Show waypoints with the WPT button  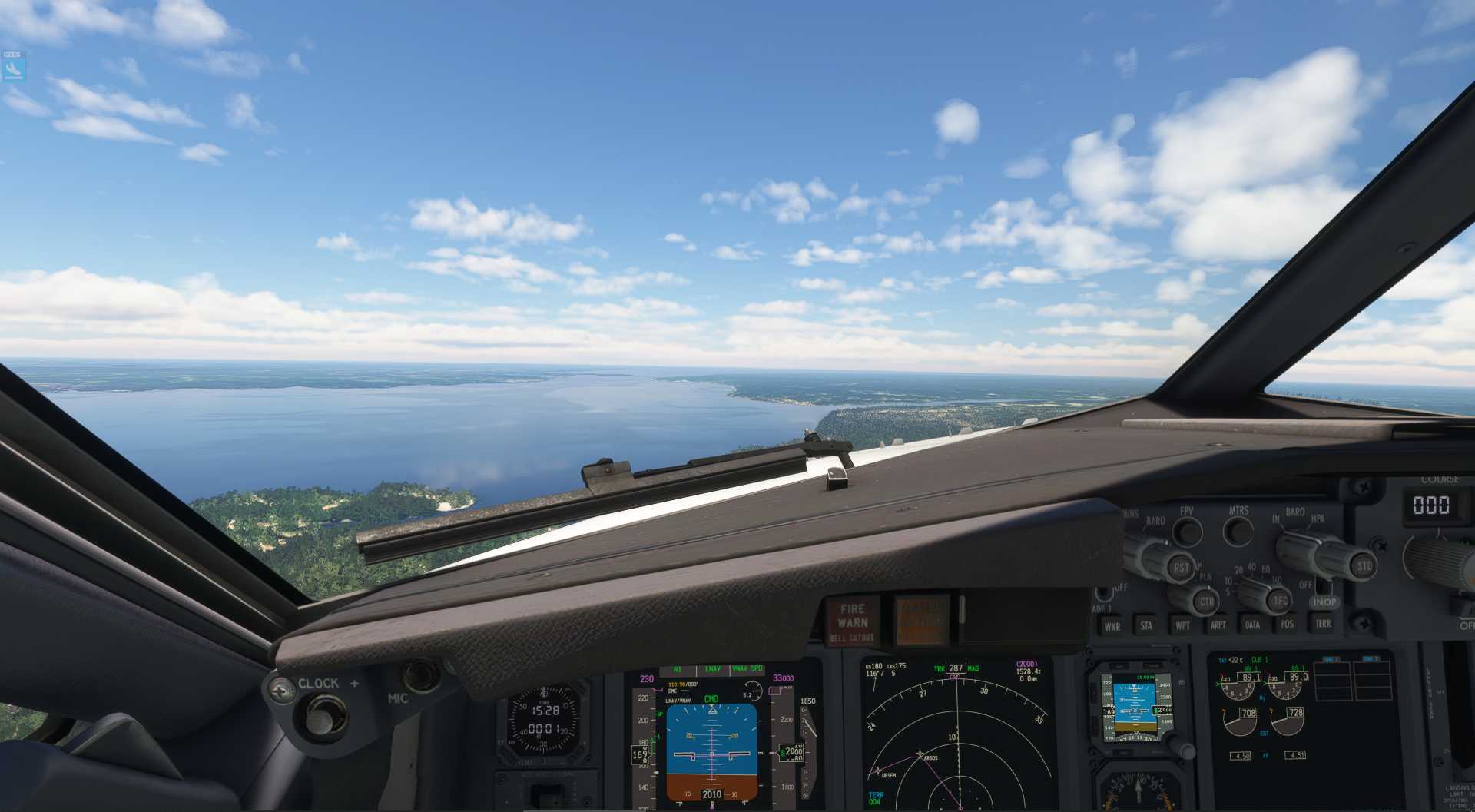tap(1182, 625)
